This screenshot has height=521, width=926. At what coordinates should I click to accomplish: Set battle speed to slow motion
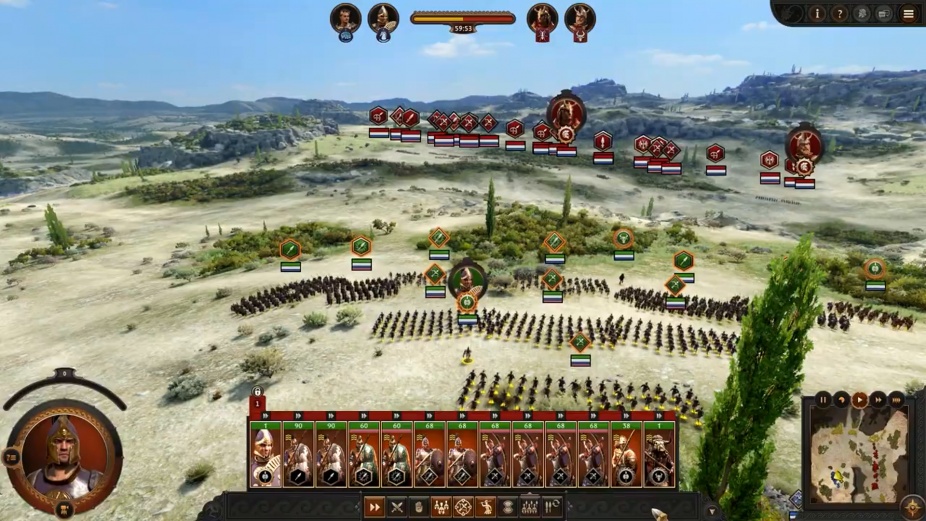coord(842,400)
